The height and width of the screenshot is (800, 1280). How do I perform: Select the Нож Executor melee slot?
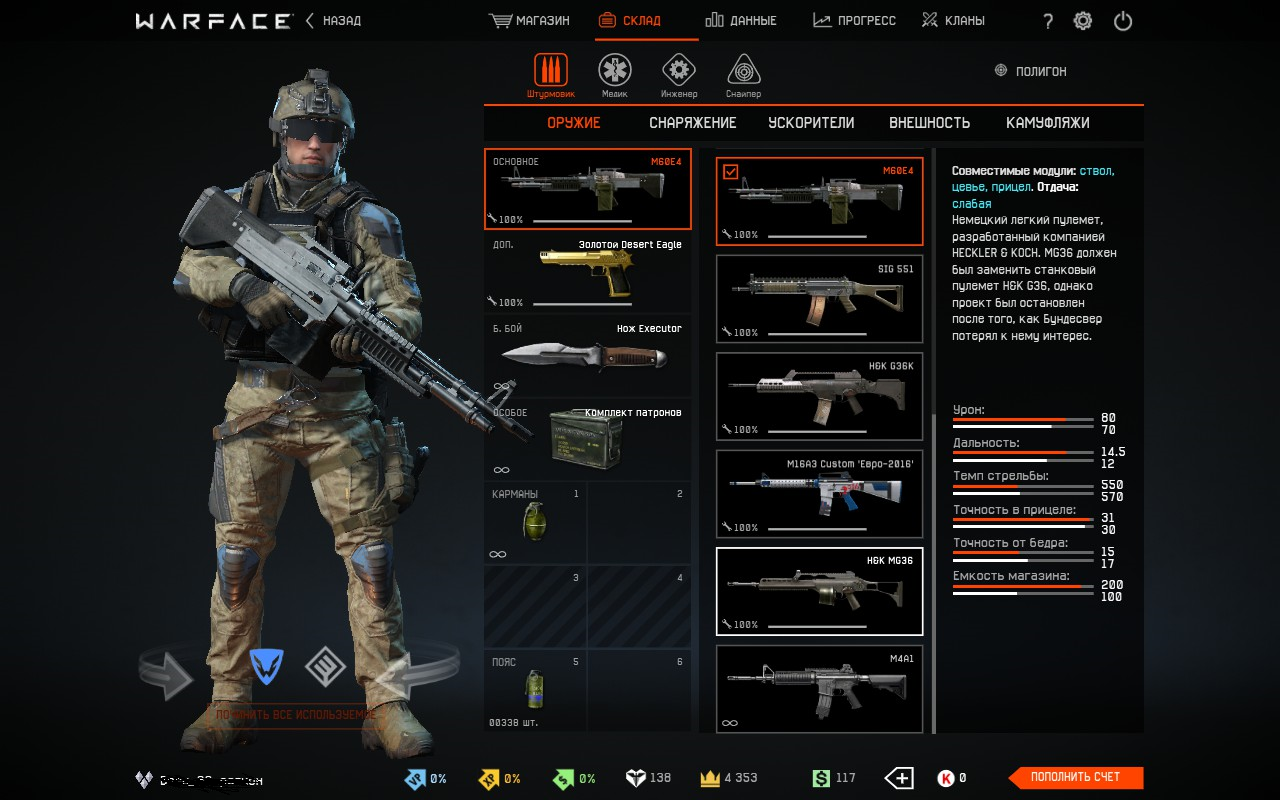(x=587, y=357)
